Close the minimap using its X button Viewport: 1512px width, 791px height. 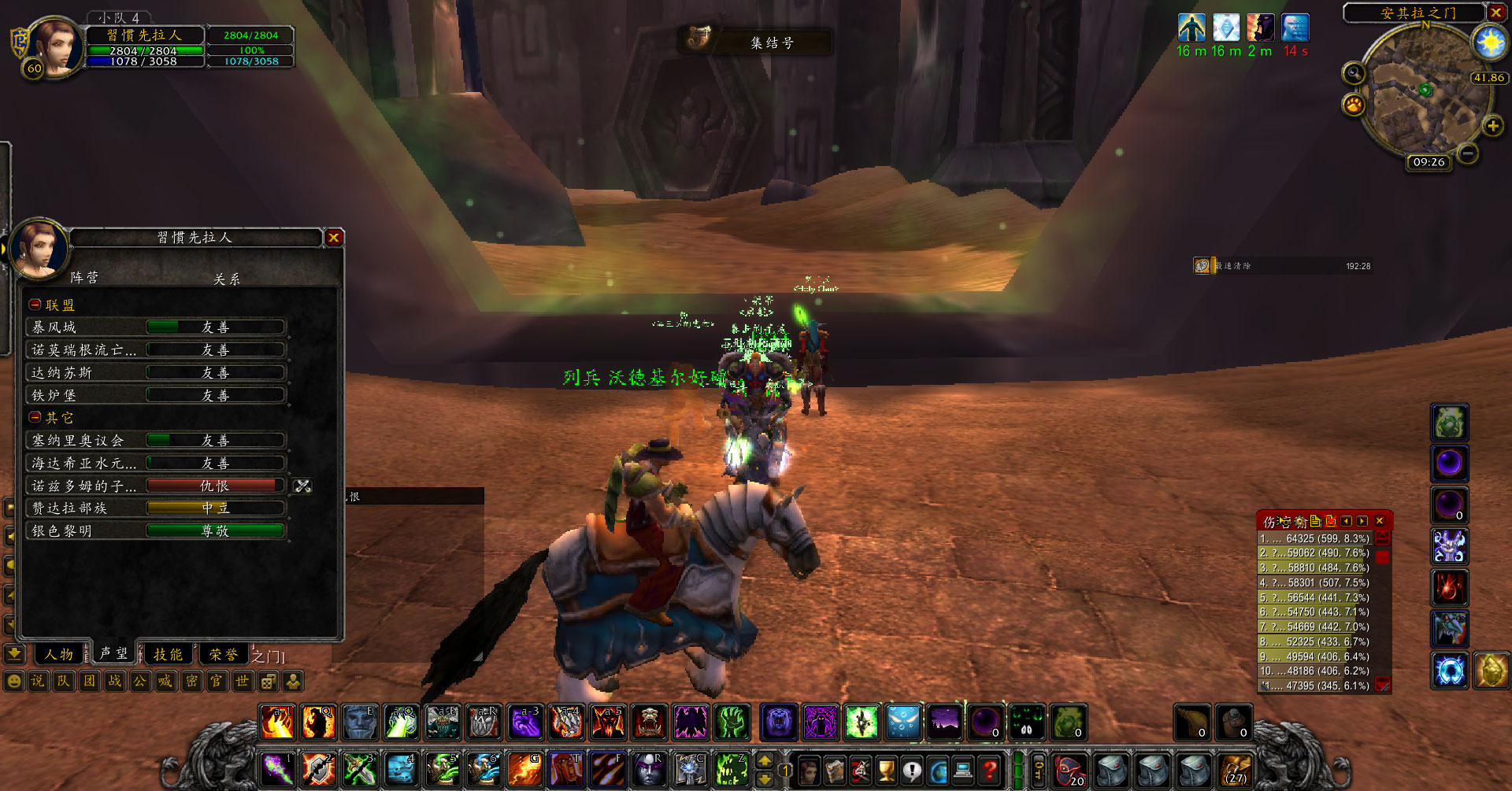pyautogui.click(x=1495, y=13)
